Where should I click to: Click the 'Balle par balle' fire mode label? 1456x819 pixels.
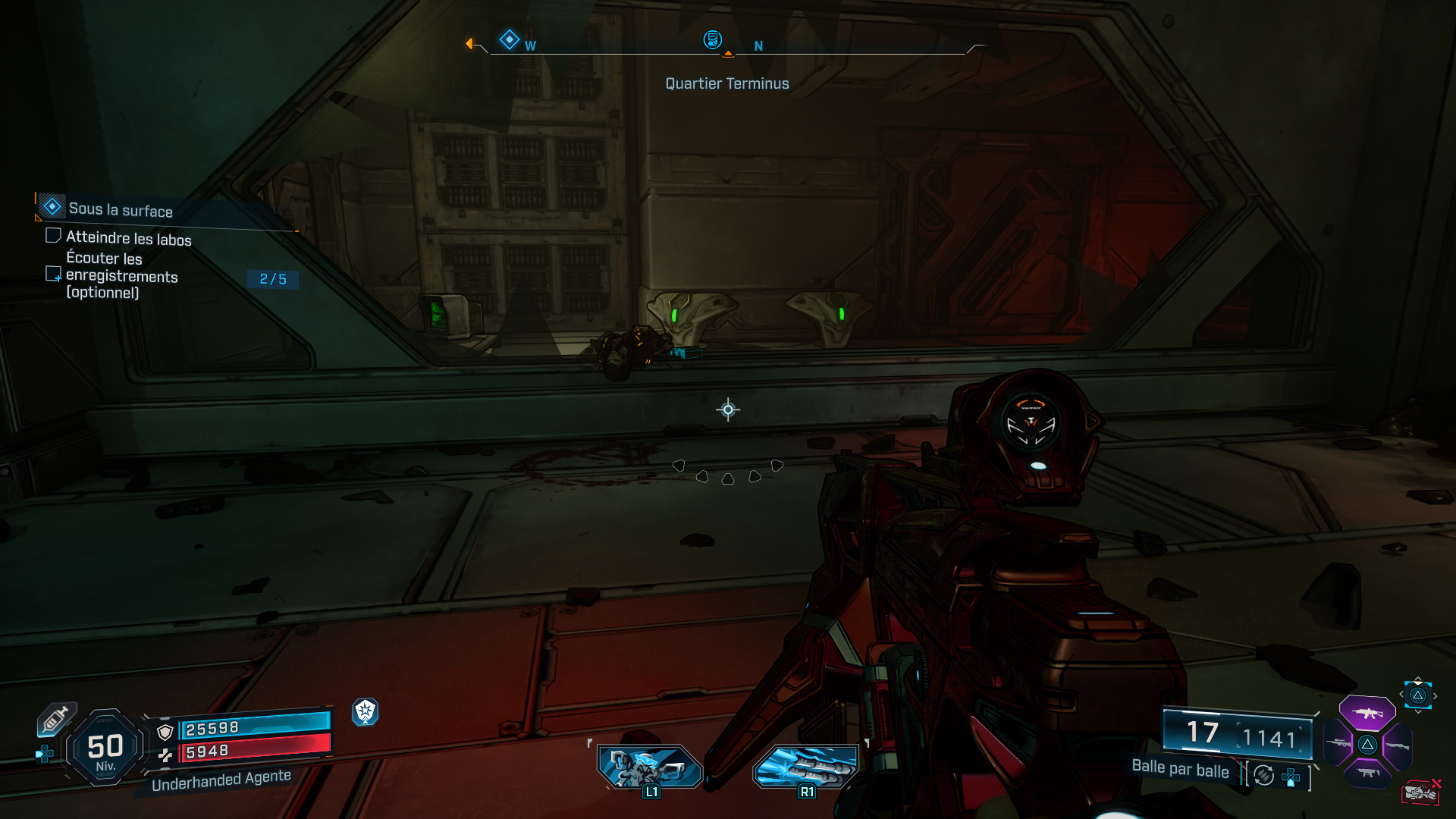pos(1180,769)
